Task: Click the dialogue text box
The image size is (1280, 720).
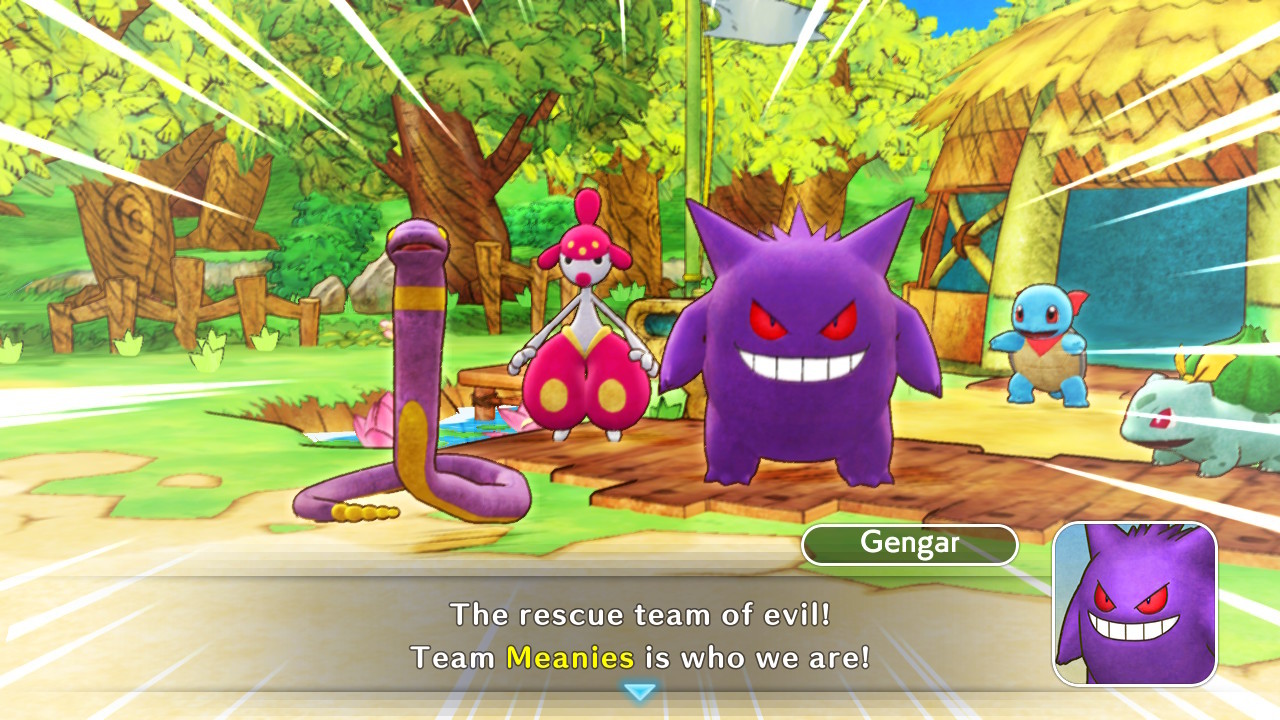Action: pyautogui.click(x=640, y=630)
